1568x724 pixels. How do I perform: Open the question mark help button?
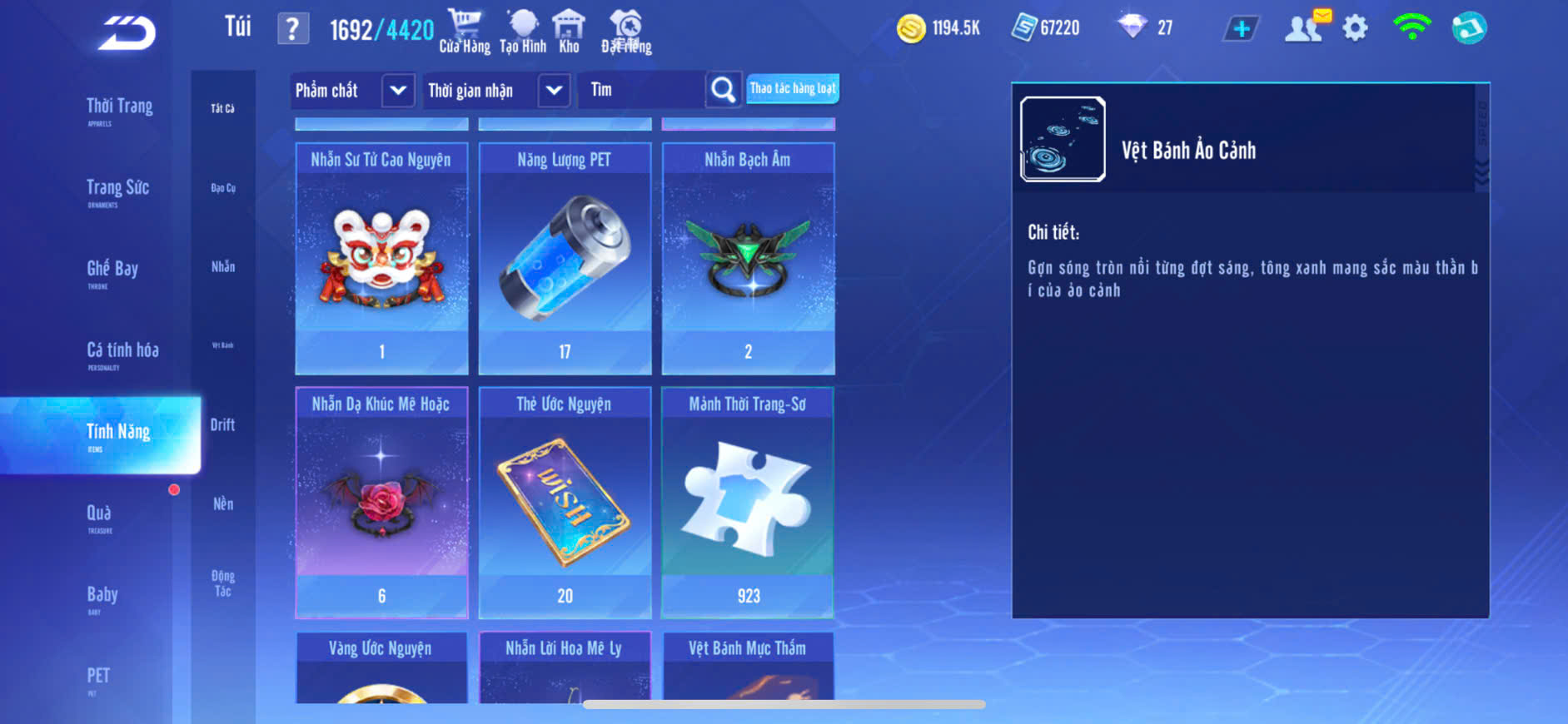(x=292, y=29)
